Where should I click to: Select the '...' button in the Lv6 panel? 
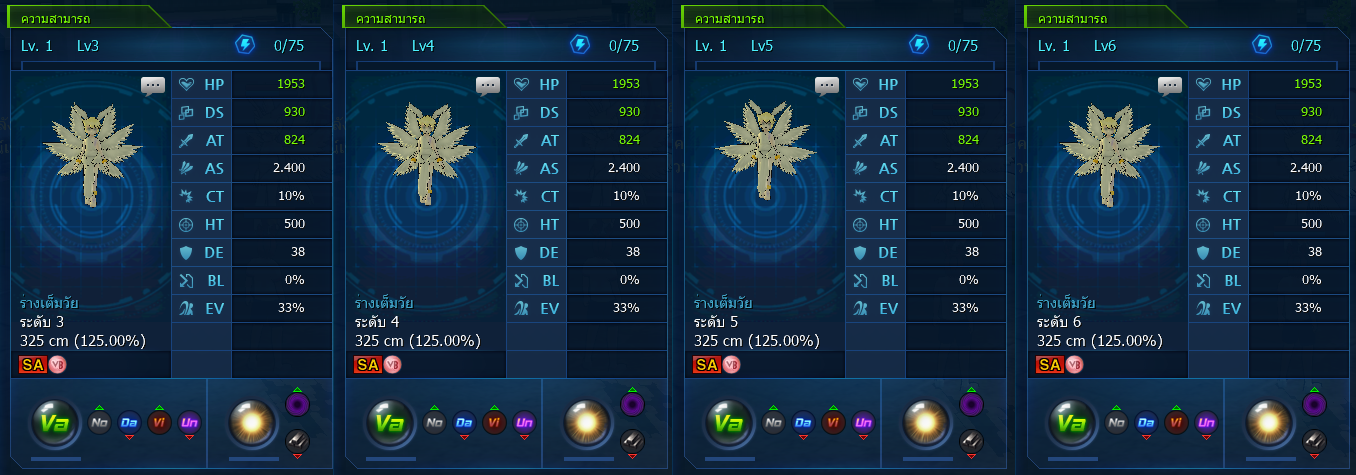1169,85
